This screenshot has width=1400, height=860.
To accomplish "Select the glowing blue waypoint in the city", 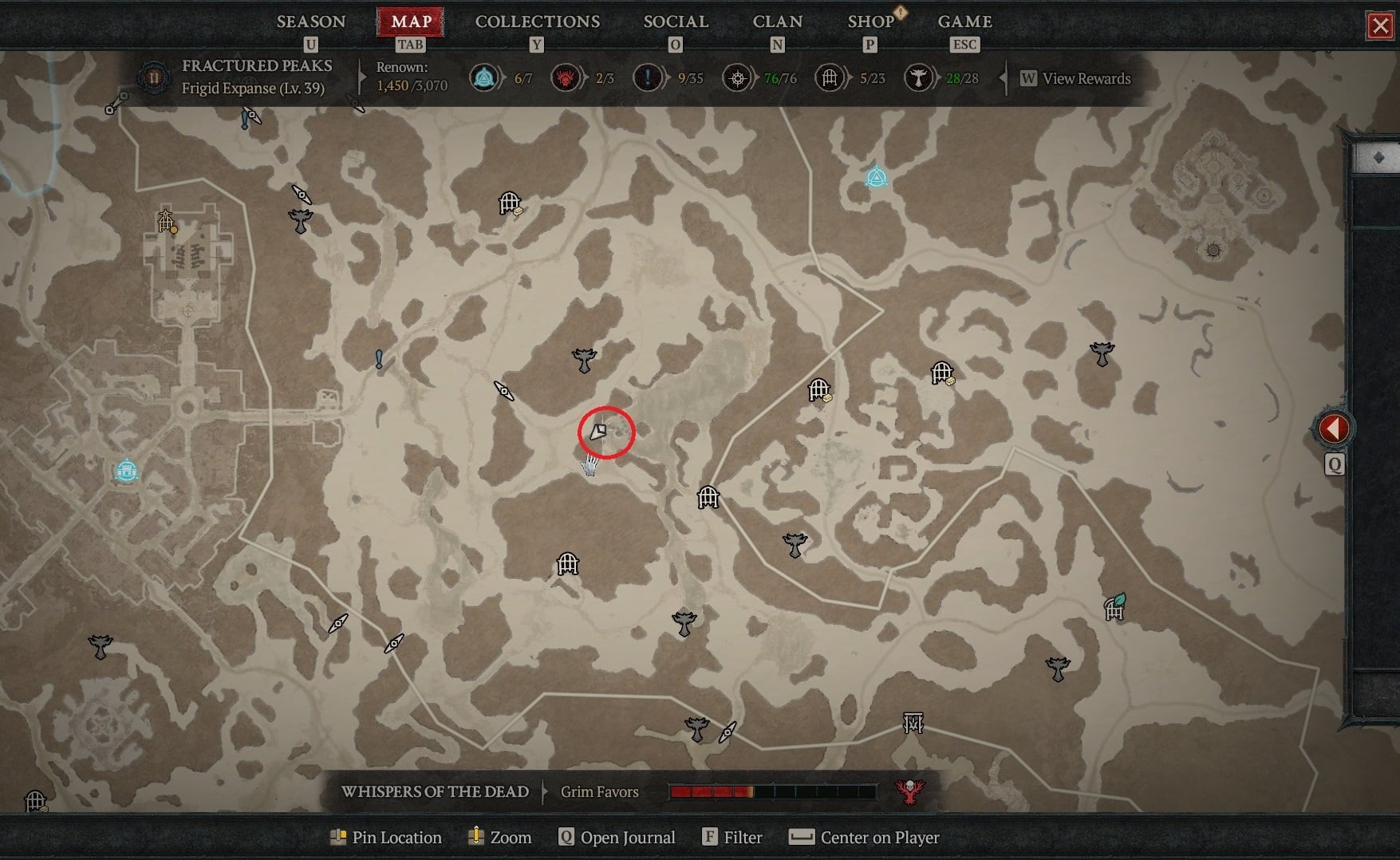I will [126, 471].
